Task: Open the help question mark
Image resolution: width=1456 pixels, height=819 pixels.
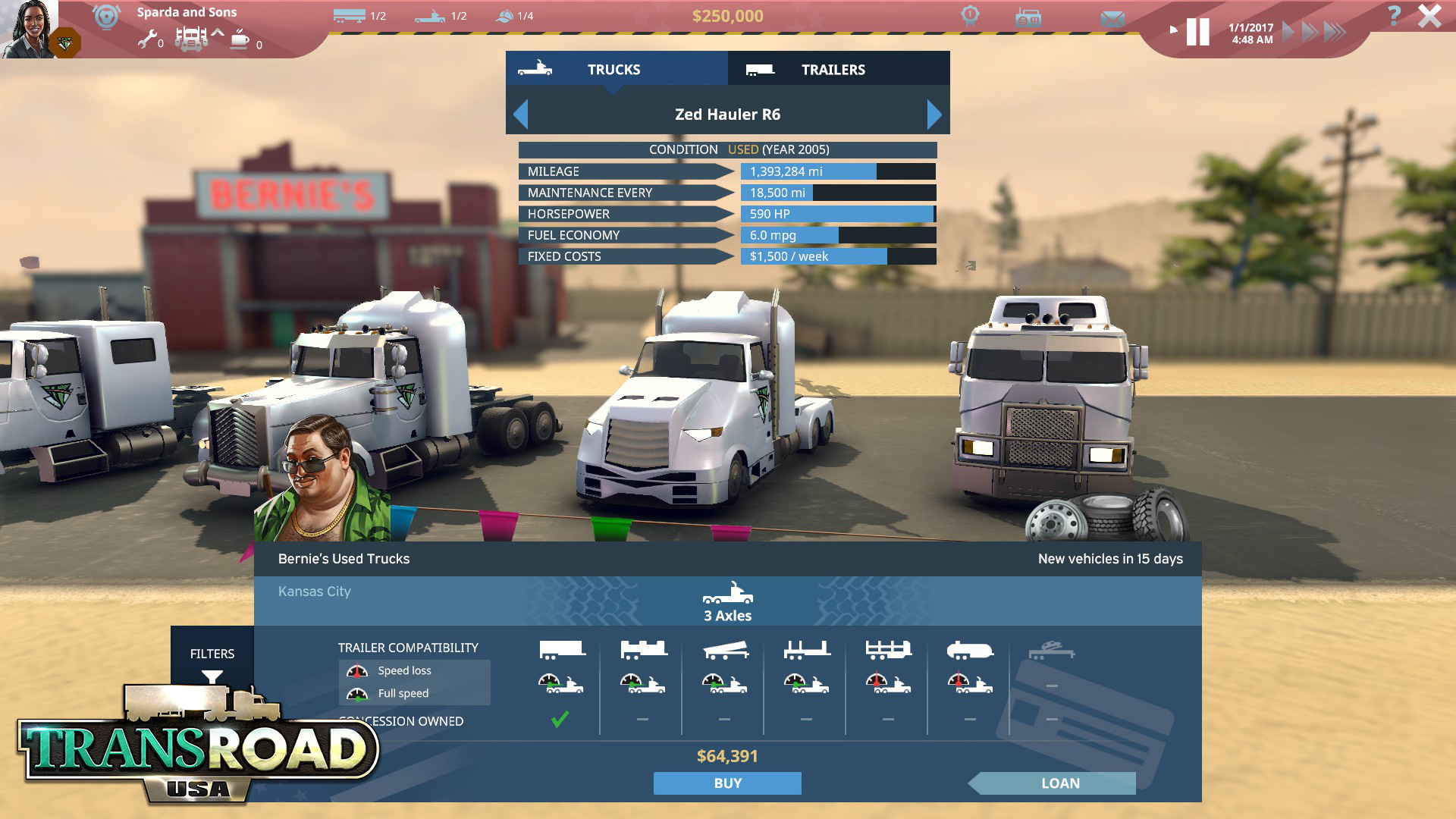Action: (x=1394, y=15)
